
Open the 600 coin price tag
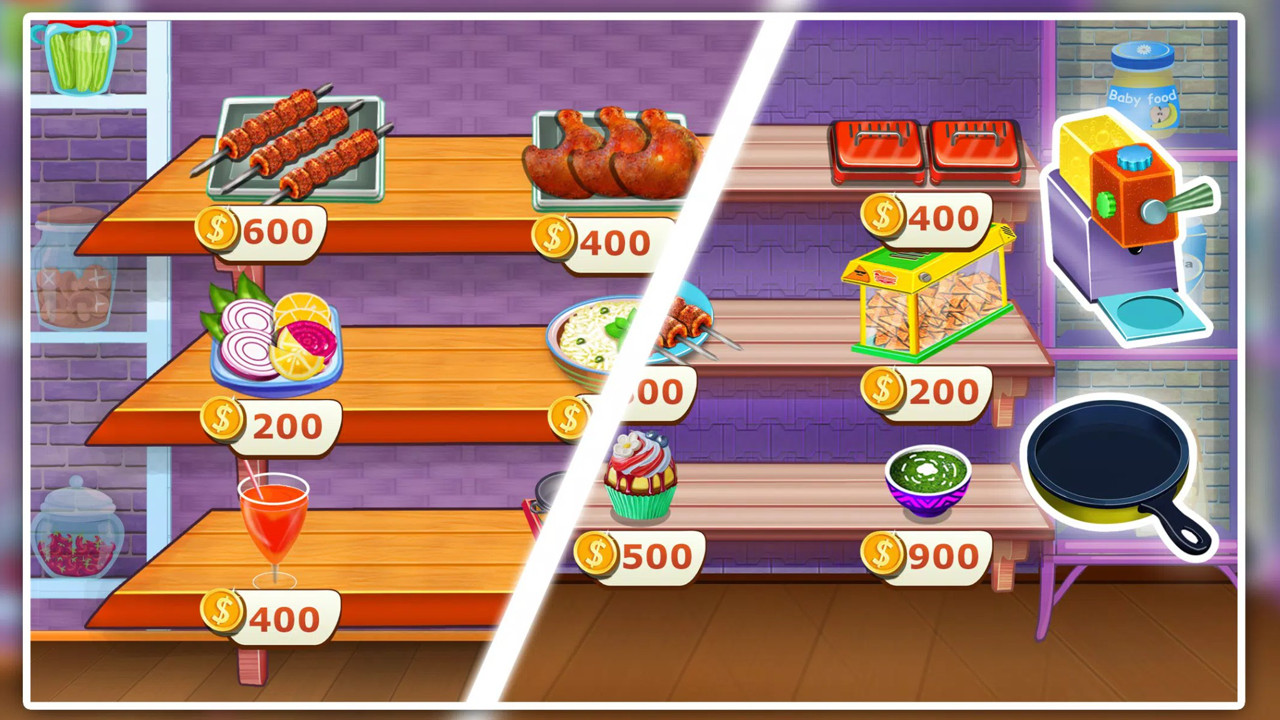260,230
